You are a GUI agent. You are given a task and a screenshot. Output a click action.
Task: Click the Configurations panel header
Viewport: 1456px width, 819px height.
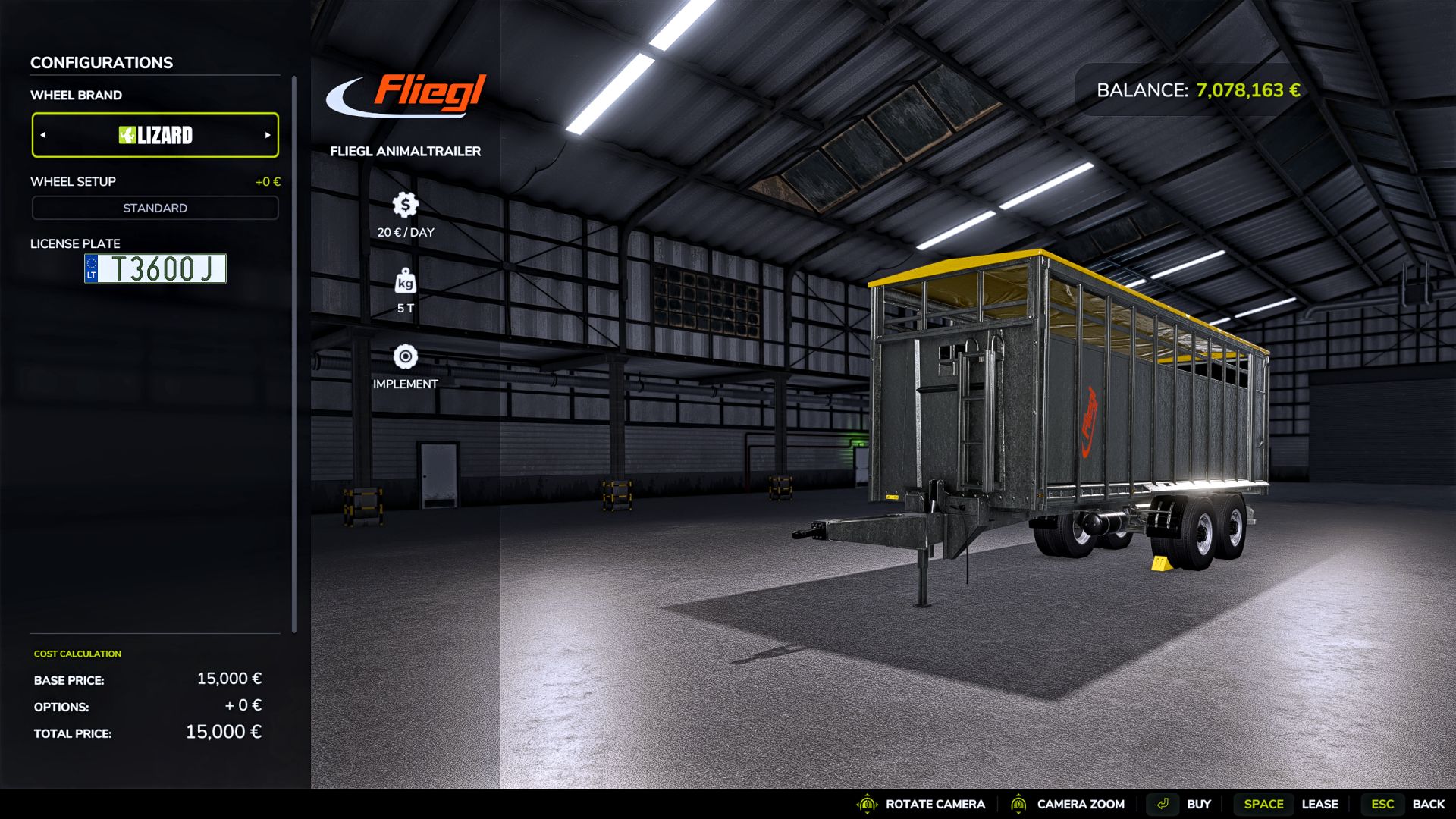pyautogui.click(x=101, y=62)
